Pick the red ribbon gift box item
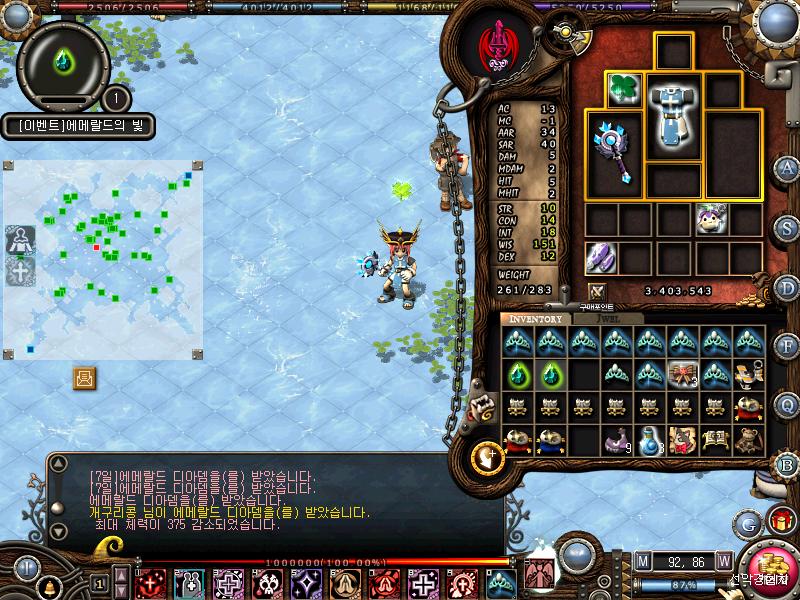The width and height of the screenshot is (800, 600). click(682, 374)
